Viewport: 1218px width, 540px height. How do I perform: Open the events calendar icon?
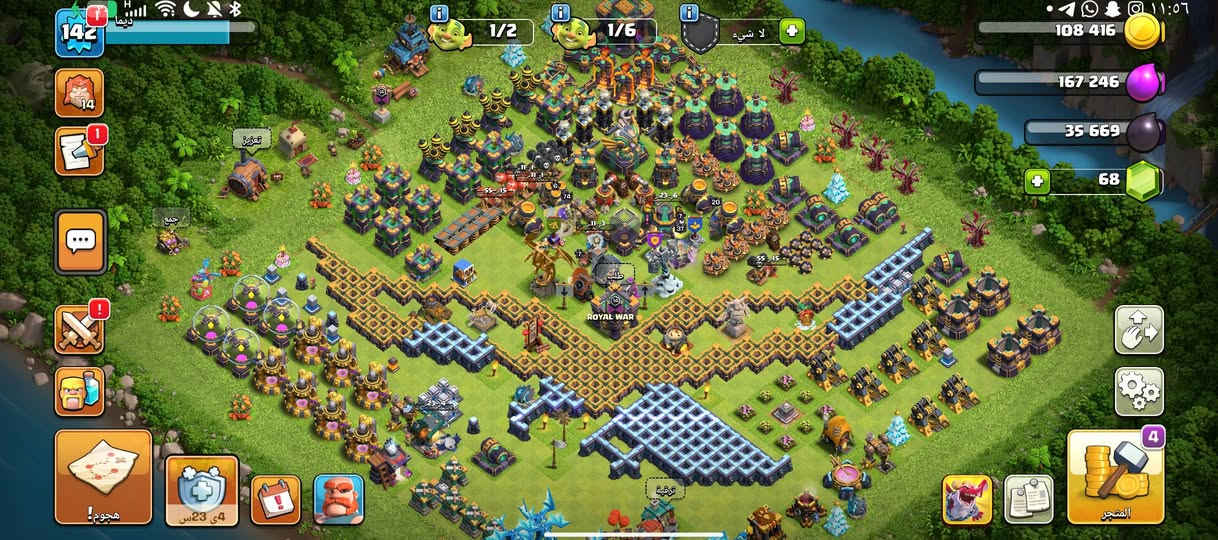tap(275, 498)
